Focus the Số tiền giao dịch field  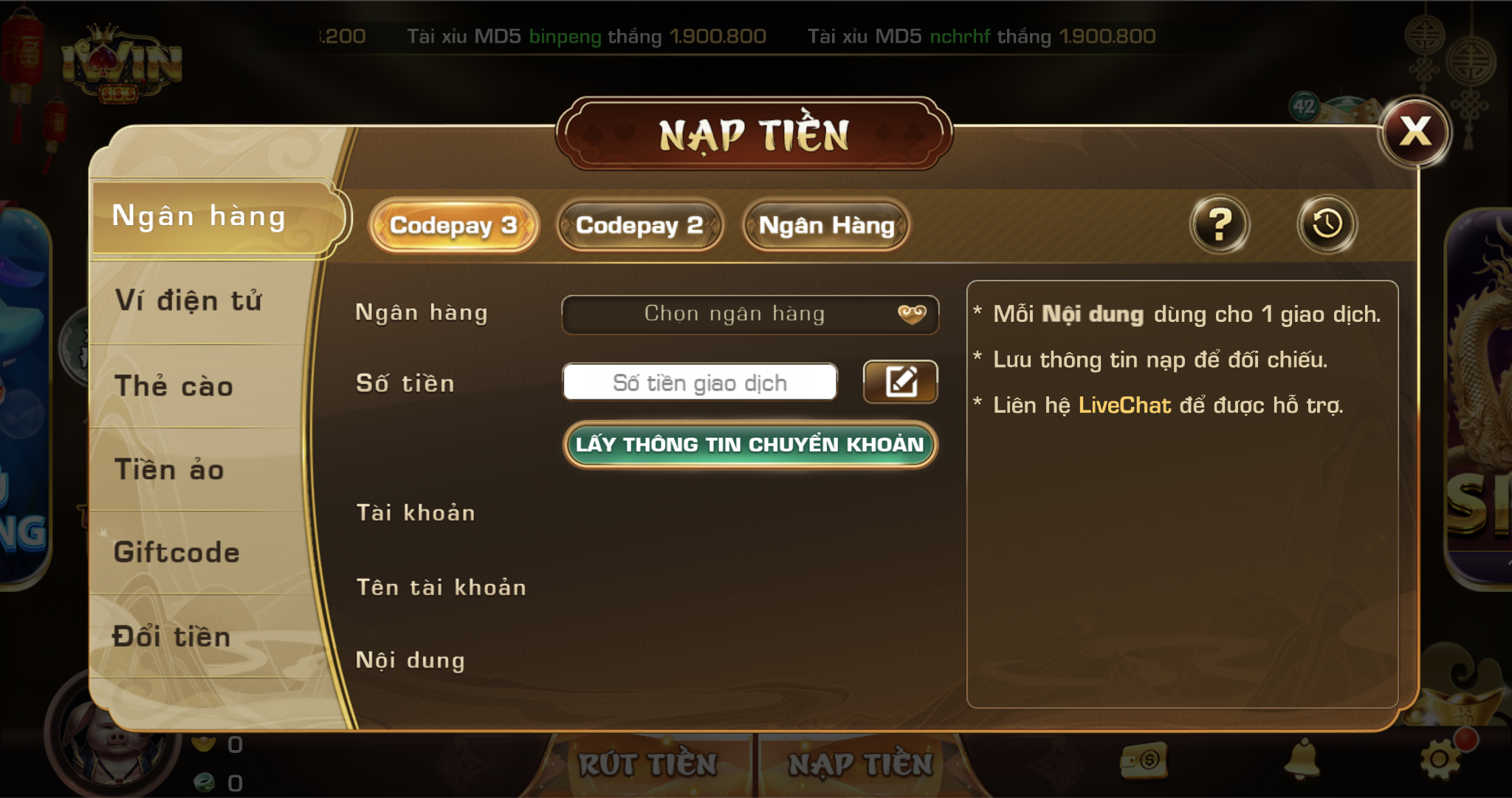point(700,382)
